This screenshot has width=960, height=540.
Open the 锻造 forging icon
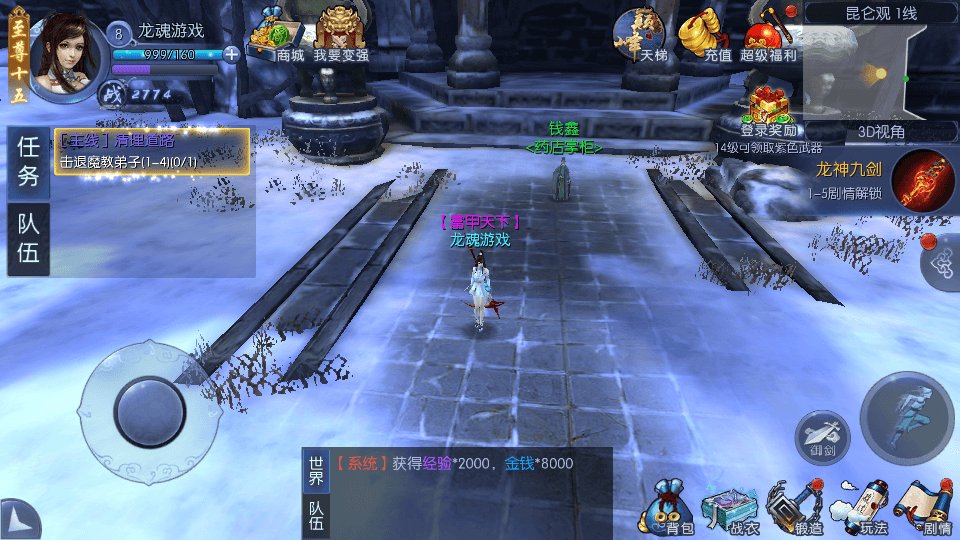click(794, 506)
